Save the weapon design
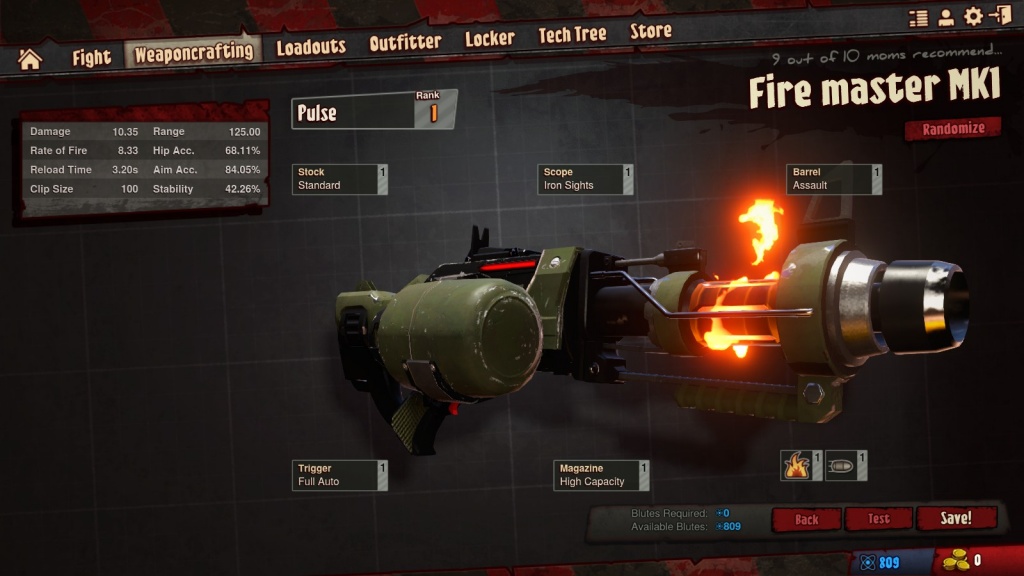 pyautogui.click(x=956, y=518)
